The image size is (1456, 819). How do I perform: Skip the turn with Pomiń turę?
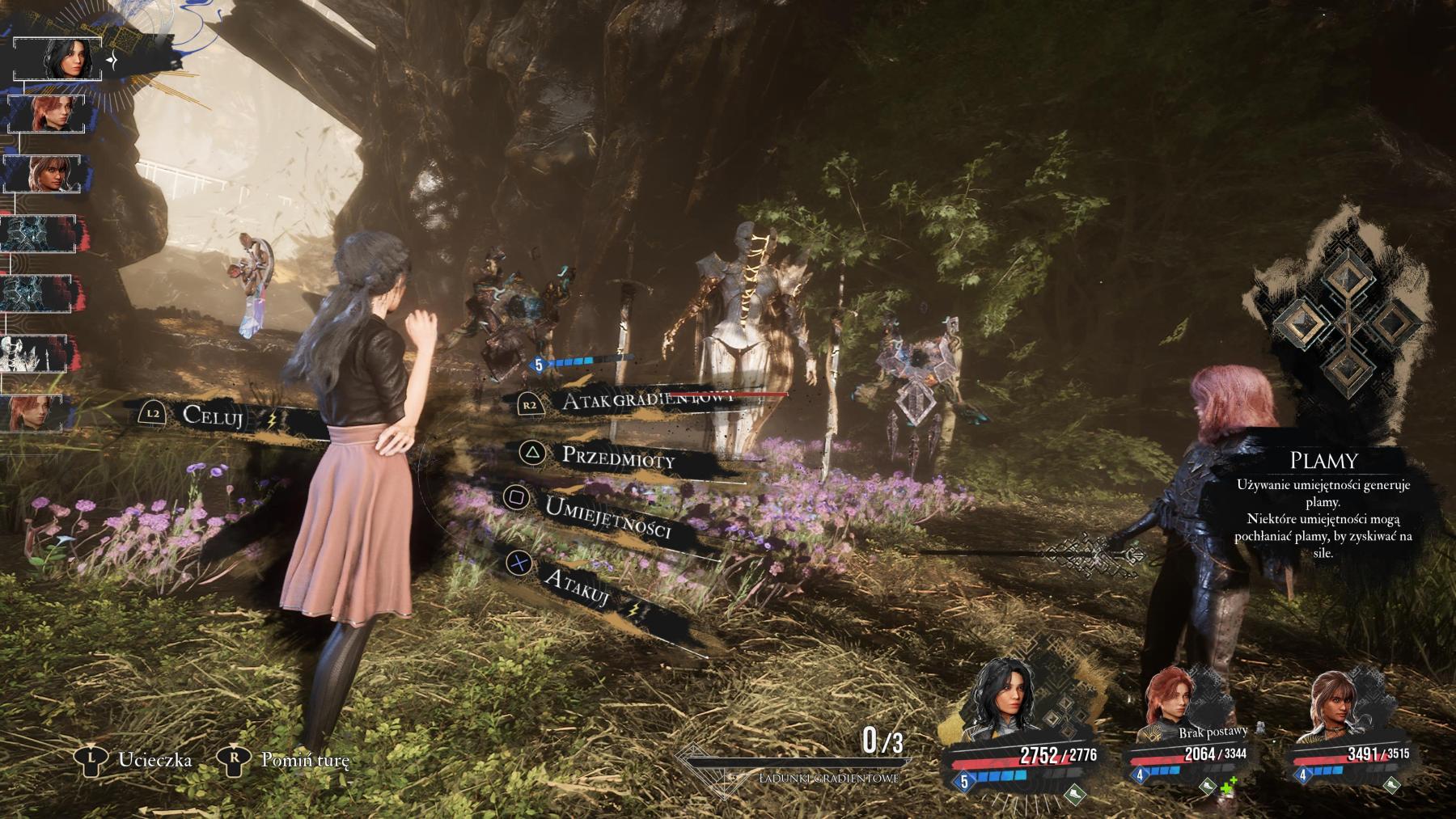pos(304,760)
